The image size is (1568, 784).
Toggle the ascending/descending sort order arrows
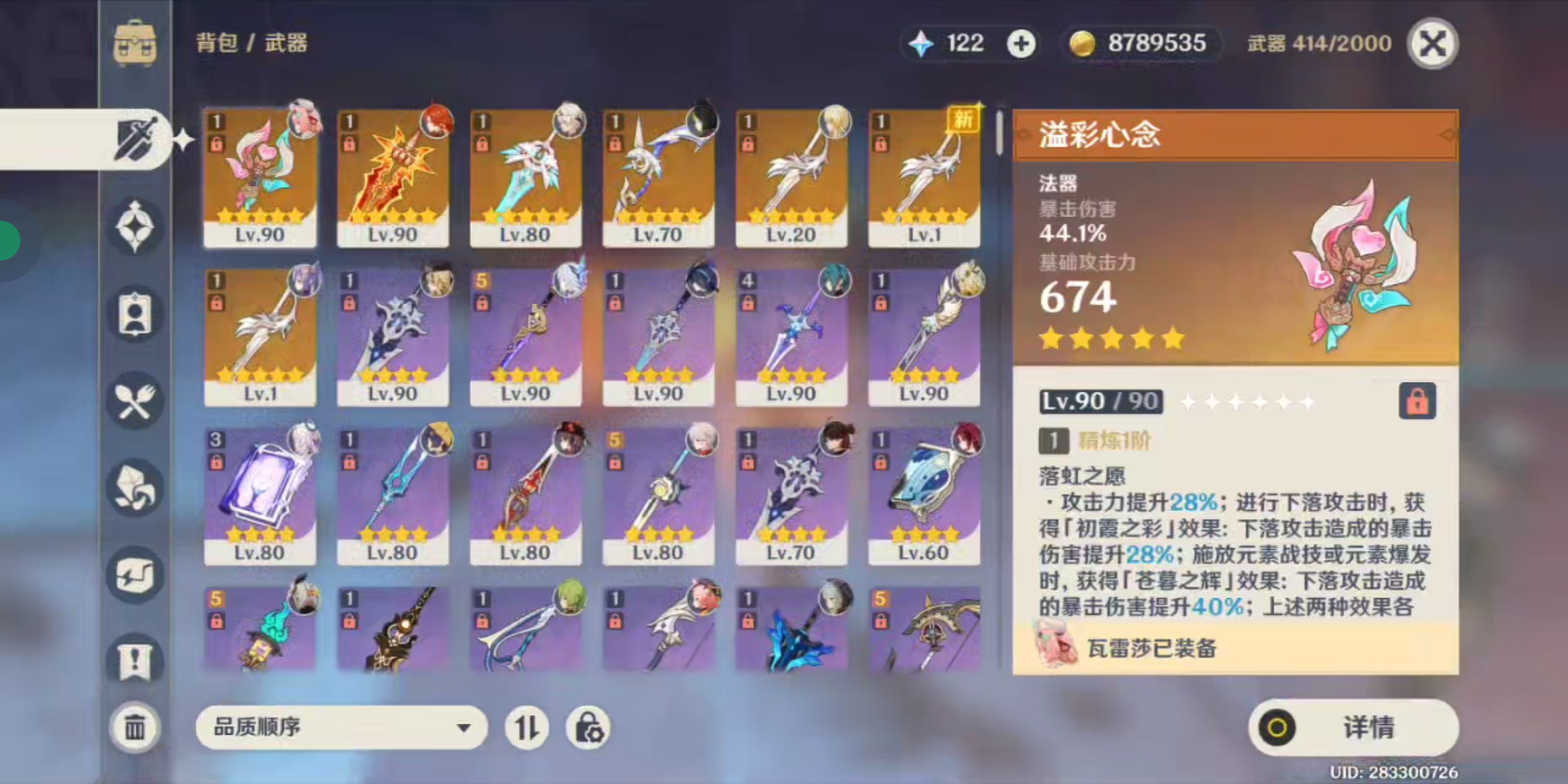click(526, 727)
